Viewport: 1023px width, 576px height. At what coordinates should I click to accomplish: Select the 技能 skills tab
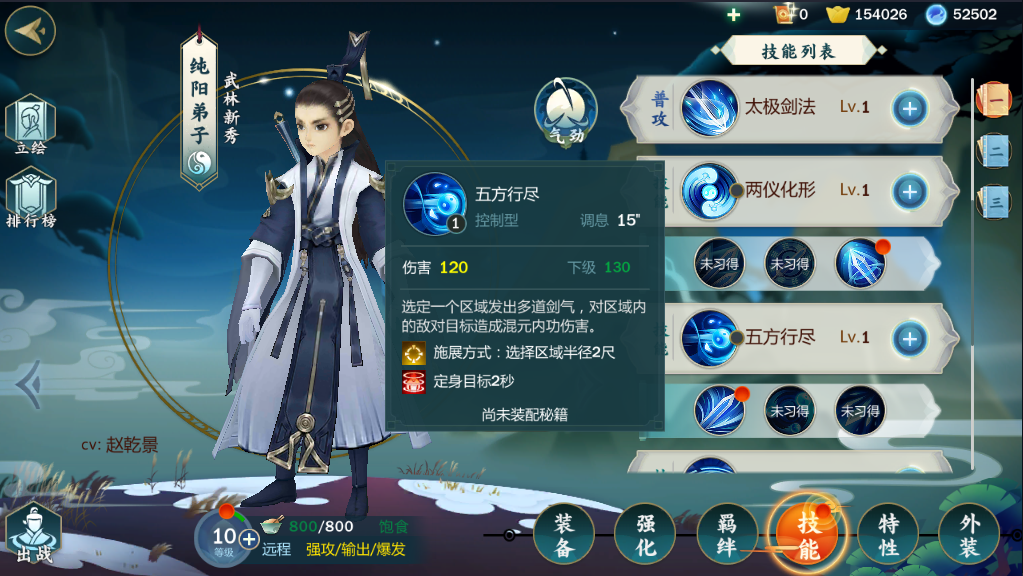(807, 534)
